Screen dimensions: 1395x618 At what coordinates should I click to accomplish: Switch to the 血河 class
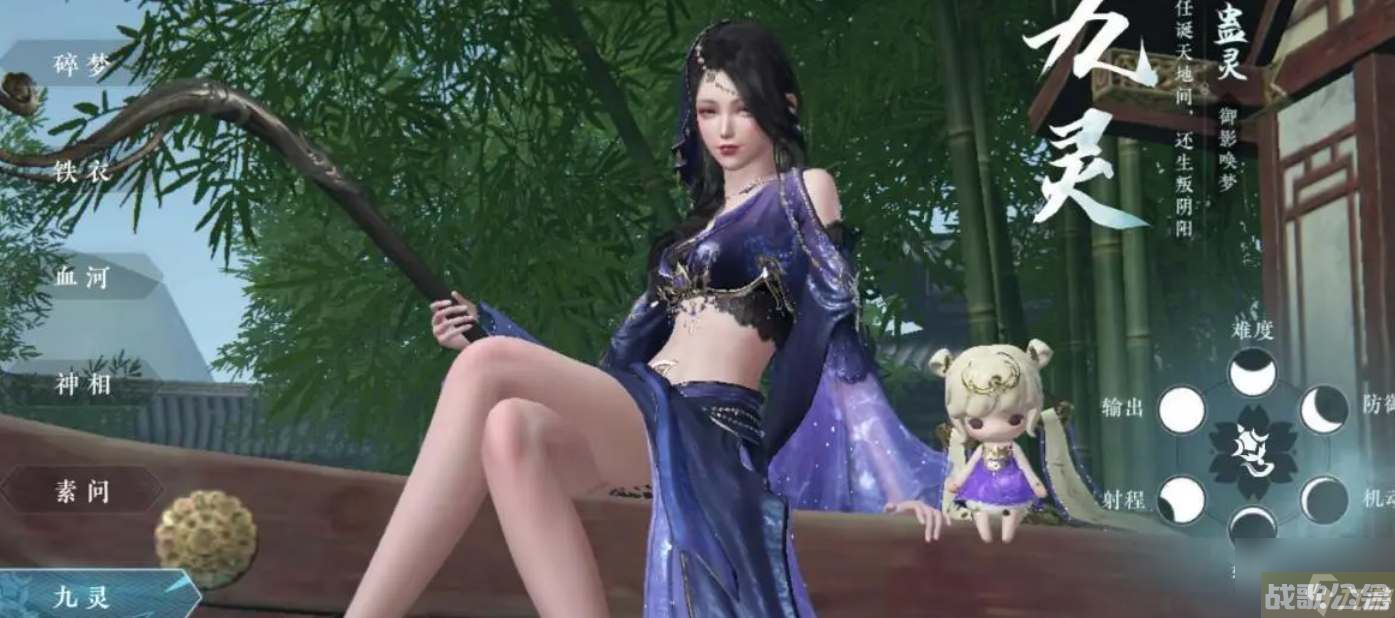tap(82, 278)
